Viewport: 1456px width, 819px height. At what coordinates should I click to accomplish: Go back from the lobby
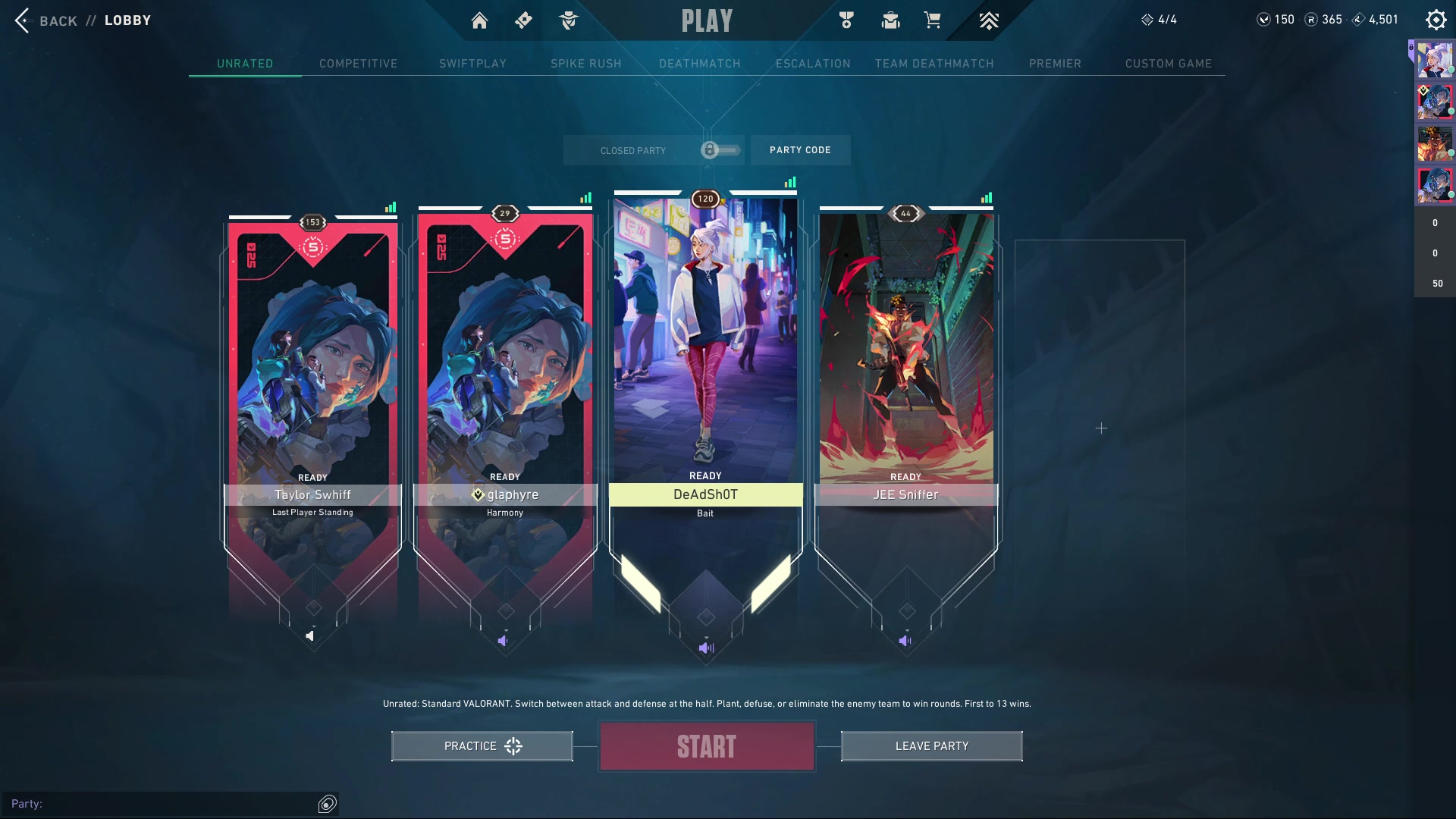pos(44,20)
